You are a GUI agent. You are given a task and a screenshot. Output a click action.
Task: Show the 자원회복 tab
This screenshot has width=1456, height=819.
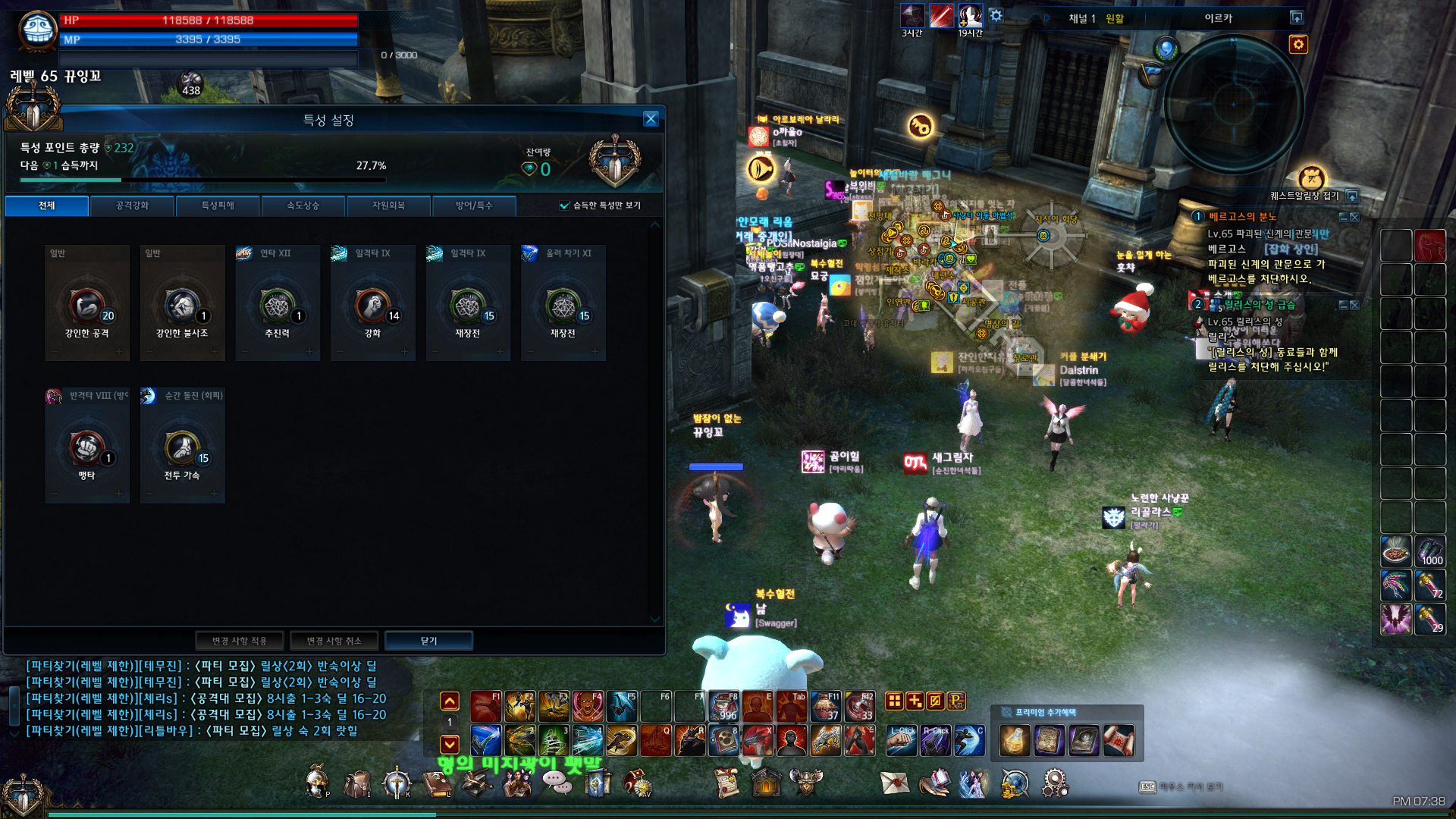pyautogui.click(x=388, y=206)
